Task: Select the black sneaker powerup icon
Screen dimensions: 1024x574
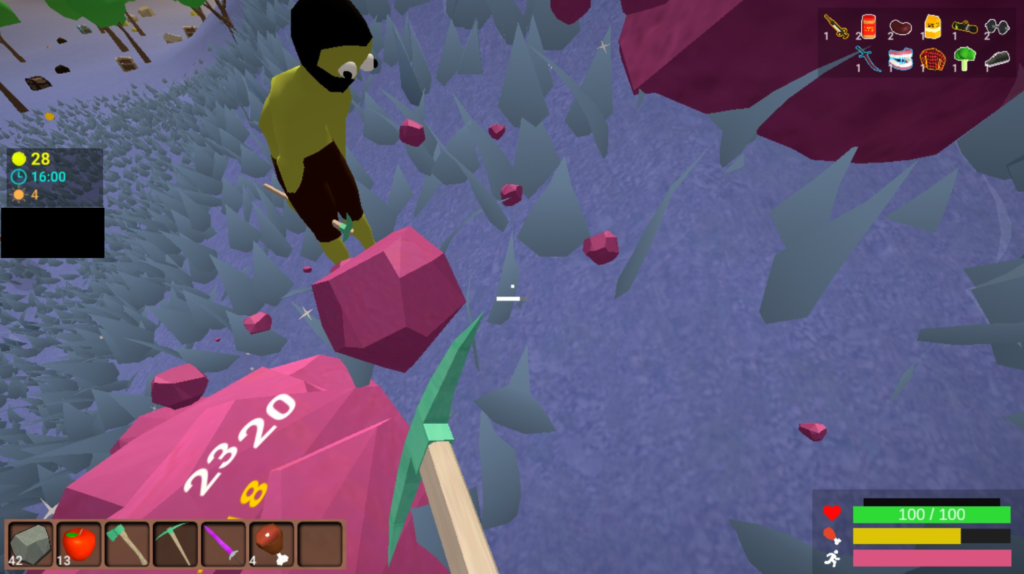Action: (996, 59)
